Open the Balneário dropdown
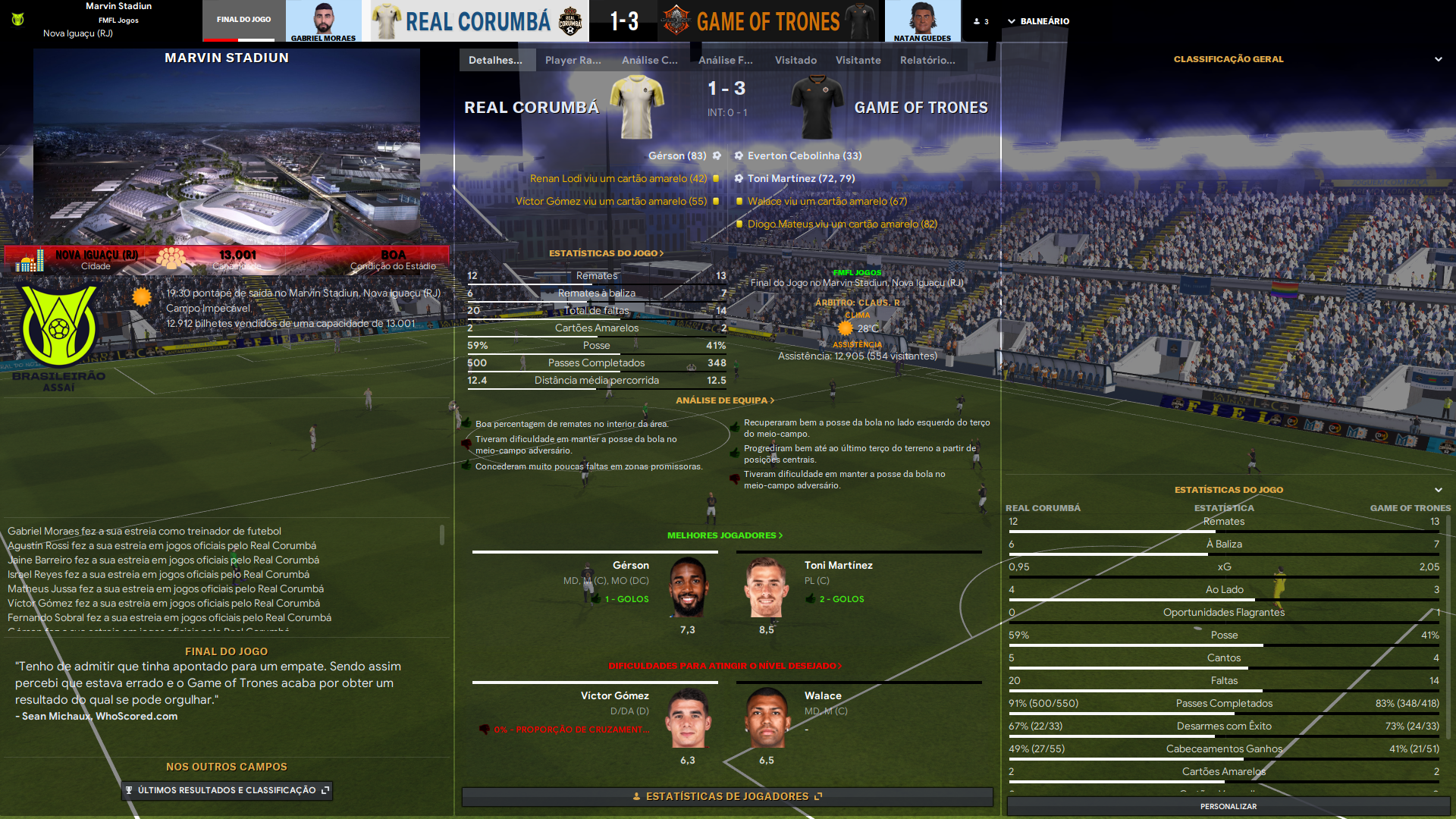Viewport: 1456px width, 819px height. [x=1037, y=21]
